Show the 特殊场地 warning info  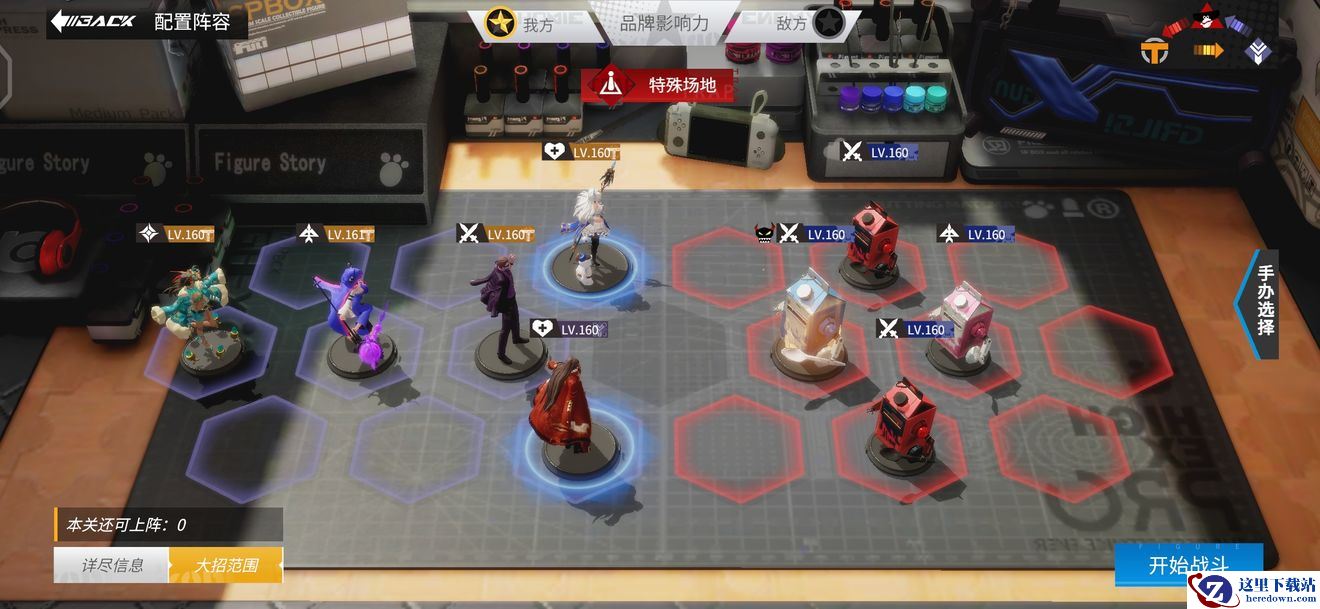tap(657, 85)
